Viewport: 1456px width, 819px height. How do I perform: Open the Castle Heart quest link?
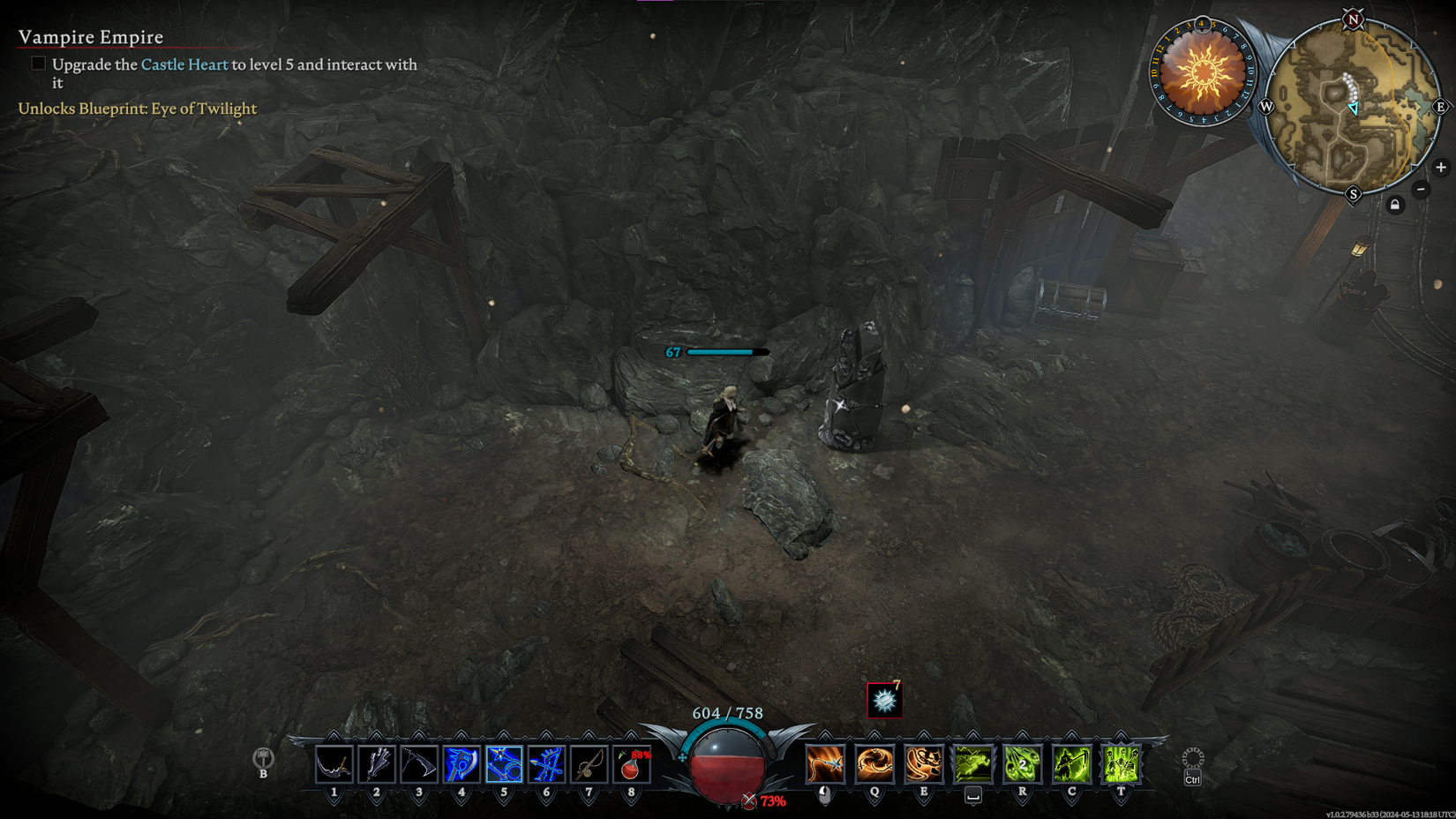pos(181,64)
